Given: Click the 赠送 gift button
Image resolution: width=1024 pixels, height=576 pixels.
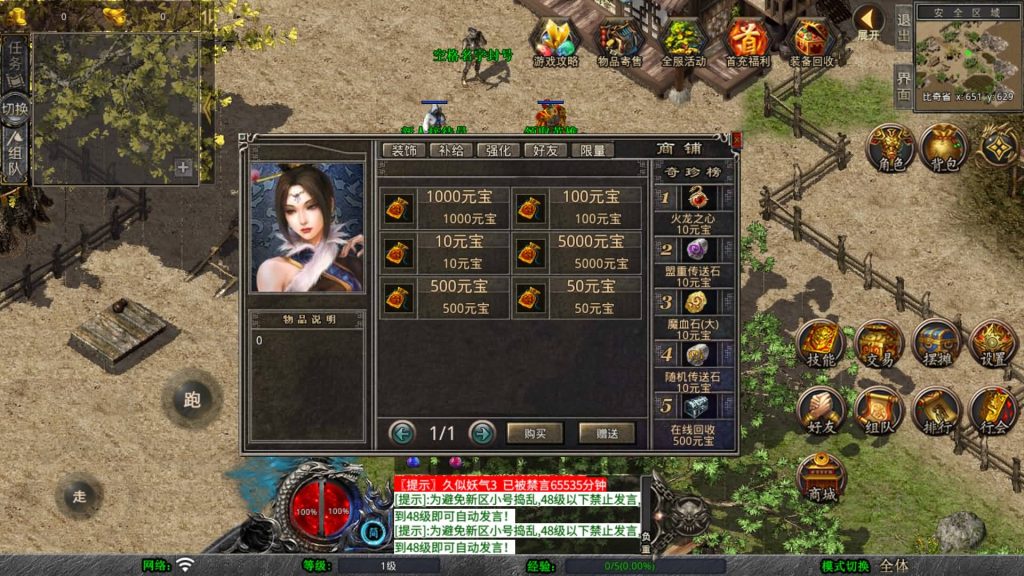Looking at the screenshot, I should click(x=607, y=433).
